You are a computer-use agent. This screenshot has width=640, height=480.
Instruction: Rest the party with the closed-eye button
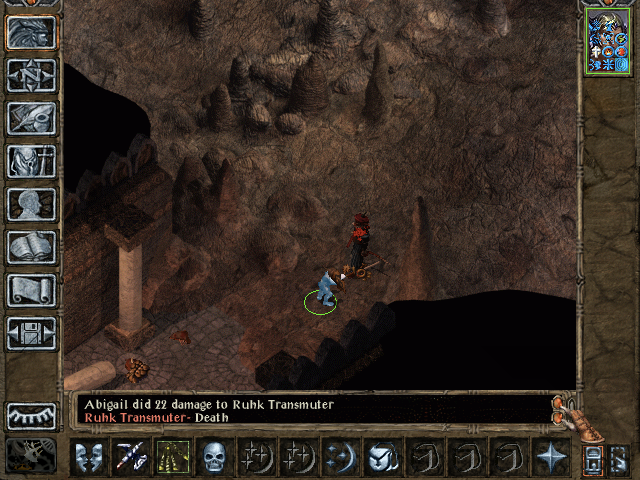point(31,415)
